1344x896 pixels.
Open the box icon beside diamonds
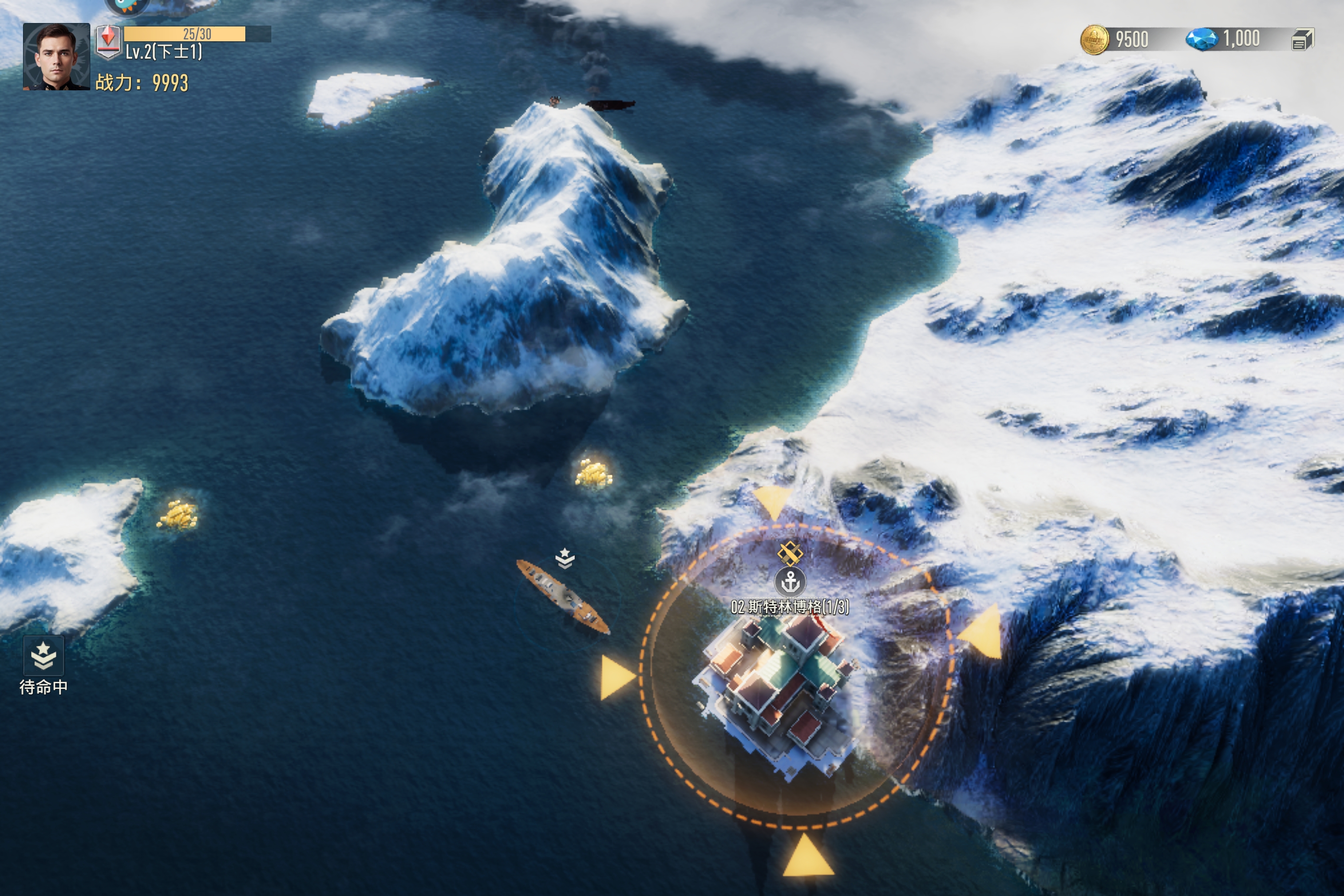coord(1302,40)
